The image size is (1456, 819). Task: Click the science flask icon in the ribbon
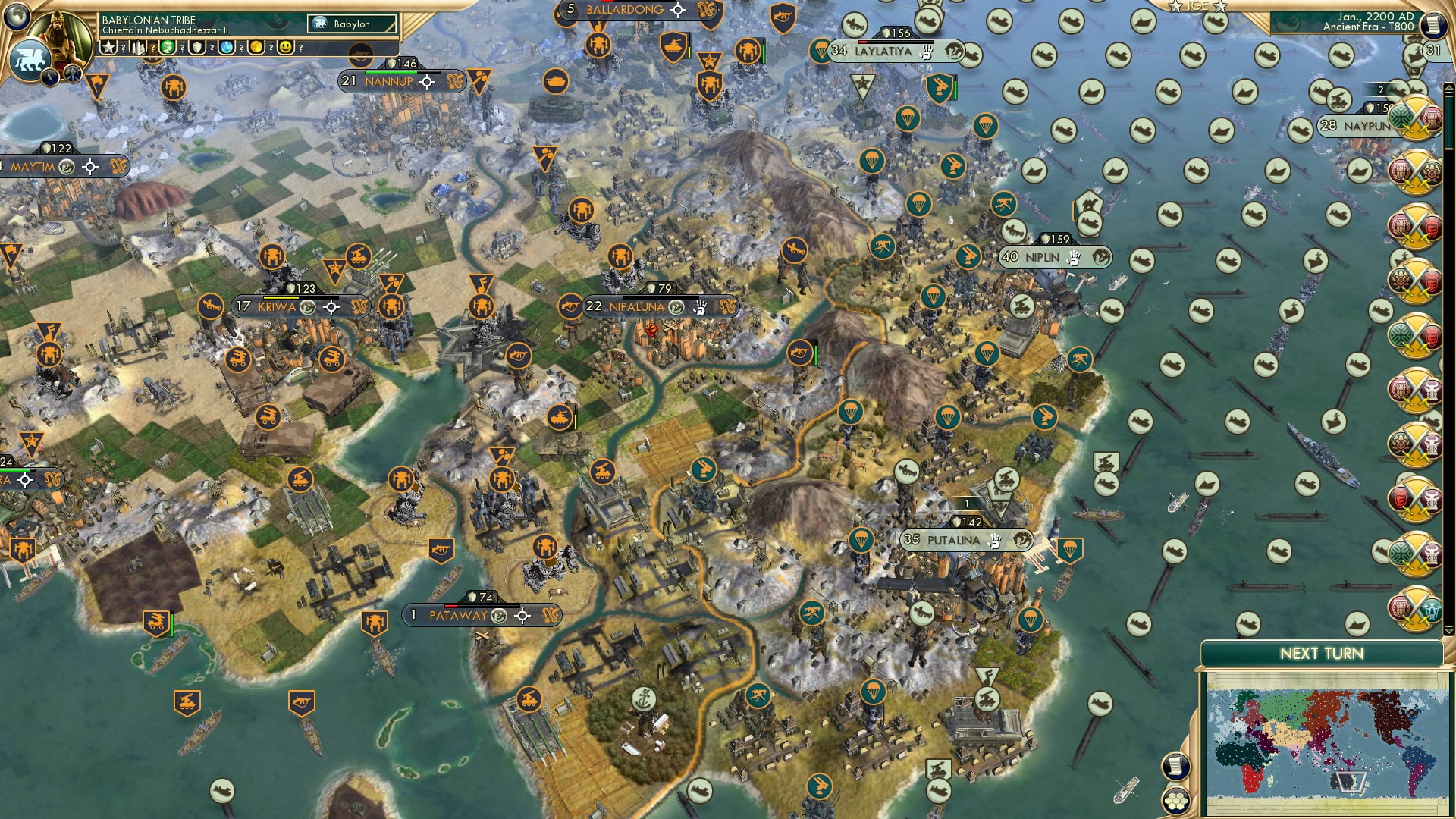(x=227, y=48)
